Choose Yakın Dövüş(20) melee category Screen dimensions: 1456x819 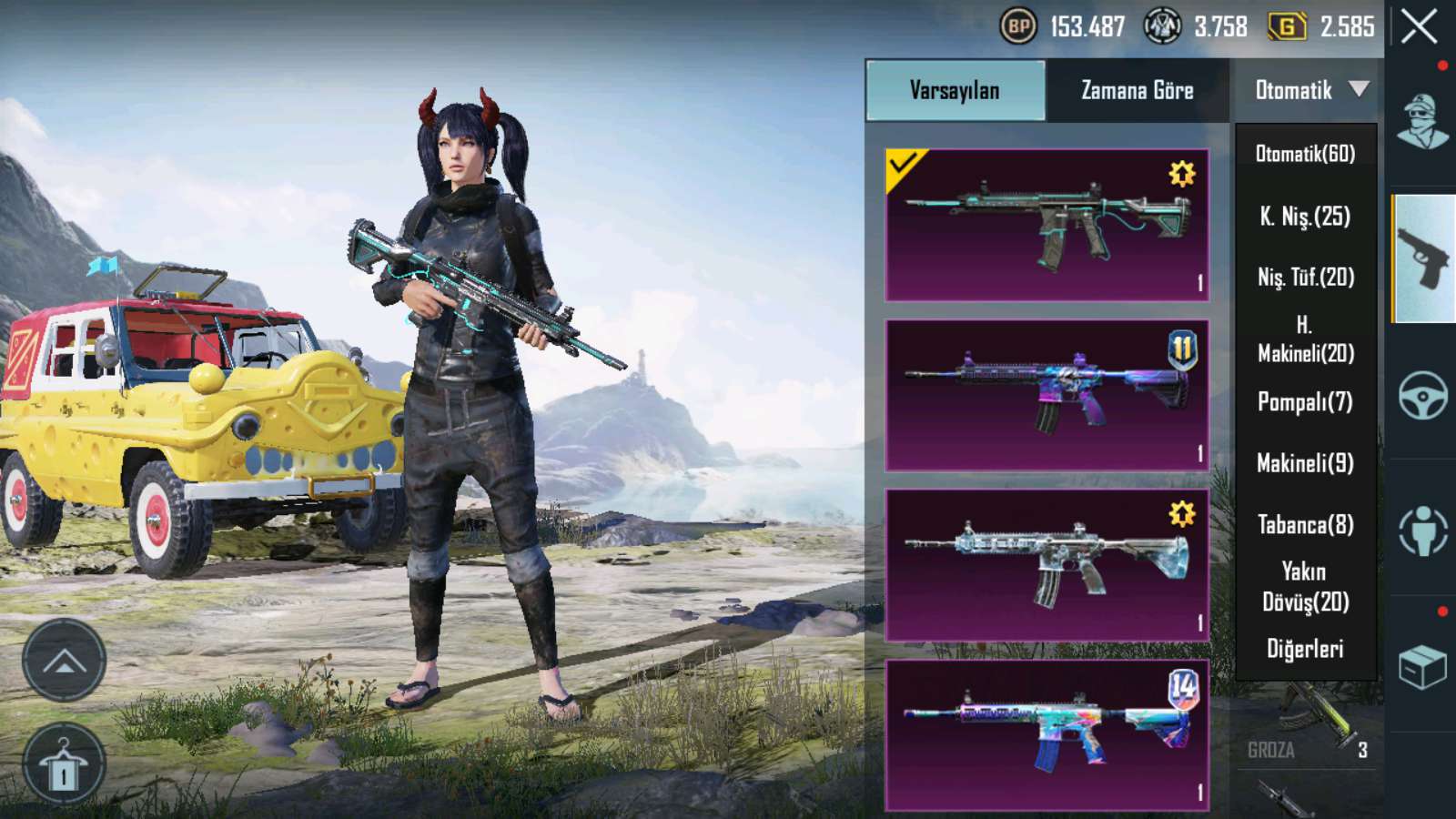pos(1305,586)
